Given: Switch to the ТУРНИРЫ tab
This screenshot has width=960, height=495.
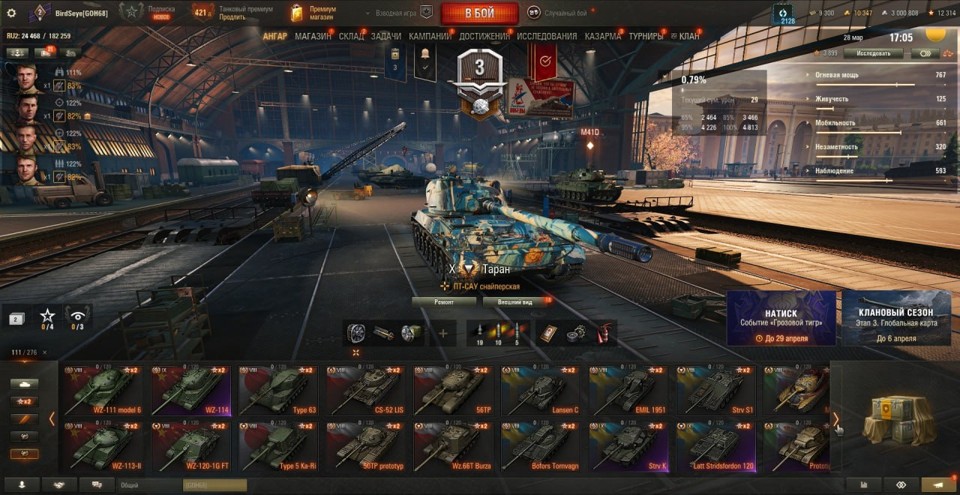Looking at the screenshot, I should [647, 36].
